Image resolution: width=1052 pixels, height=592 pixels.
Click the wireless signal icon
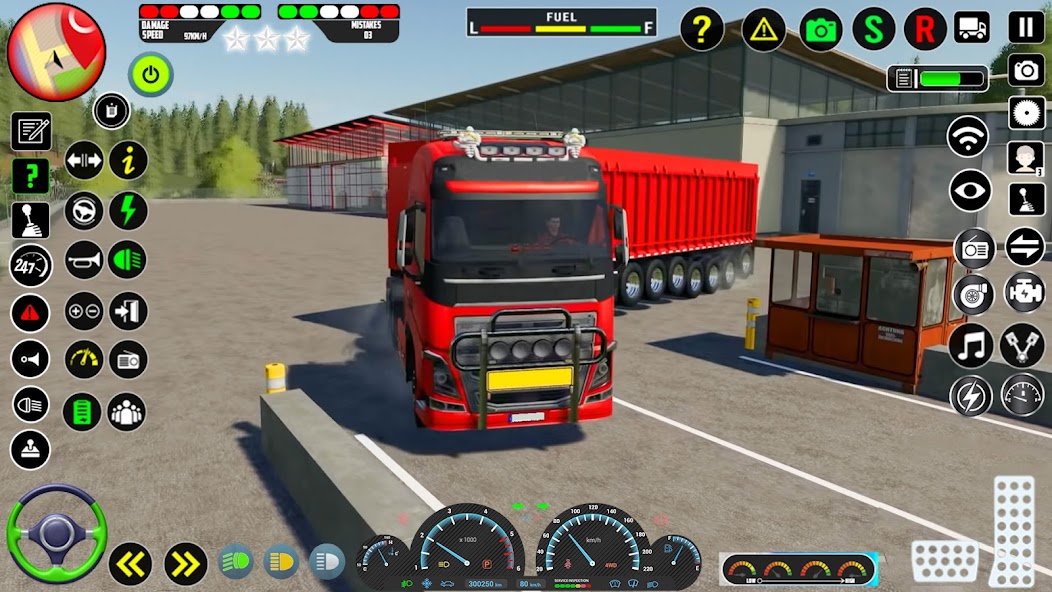click(968, 137)
